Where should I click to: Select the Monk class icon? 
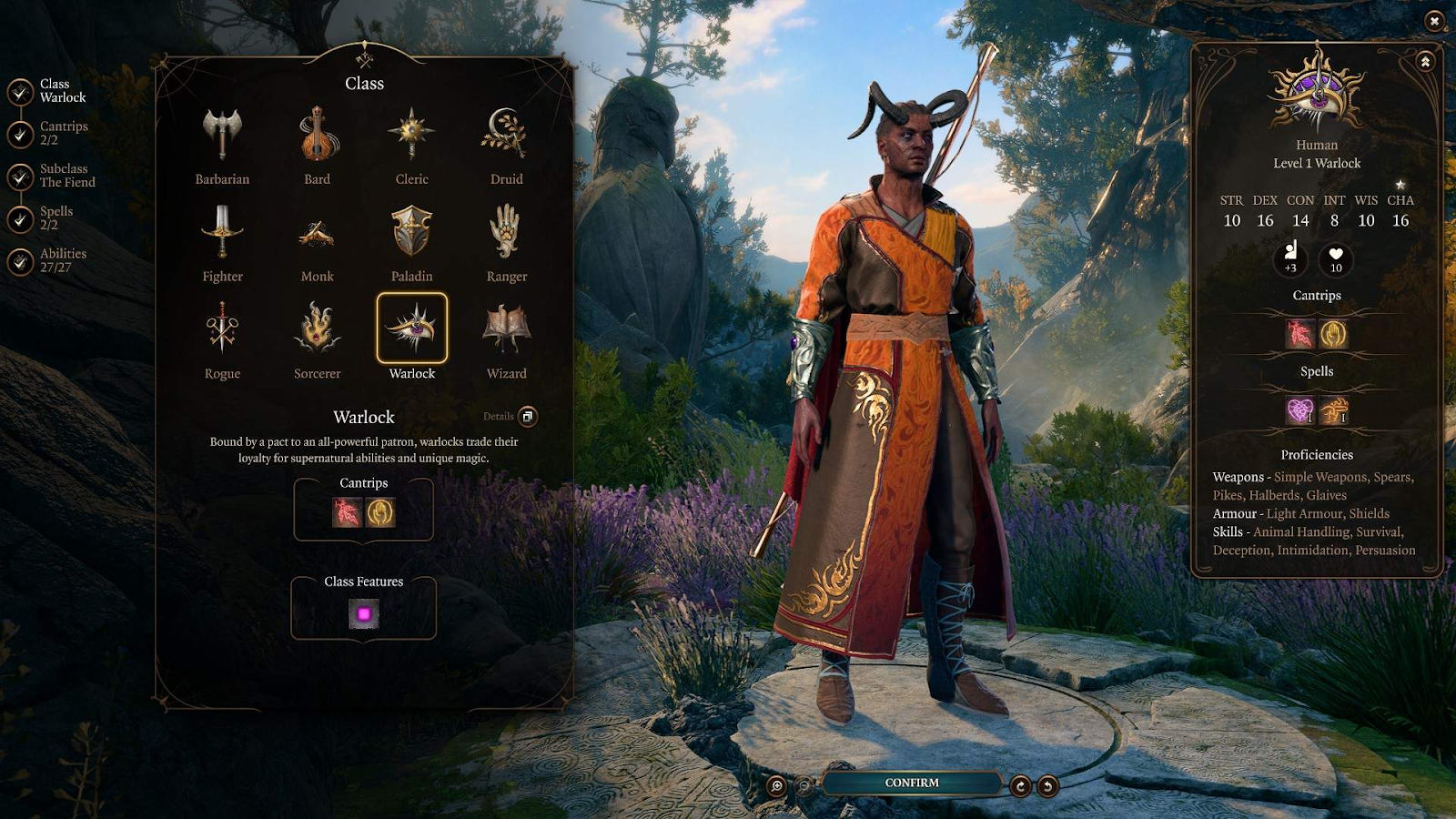[318, 234]
